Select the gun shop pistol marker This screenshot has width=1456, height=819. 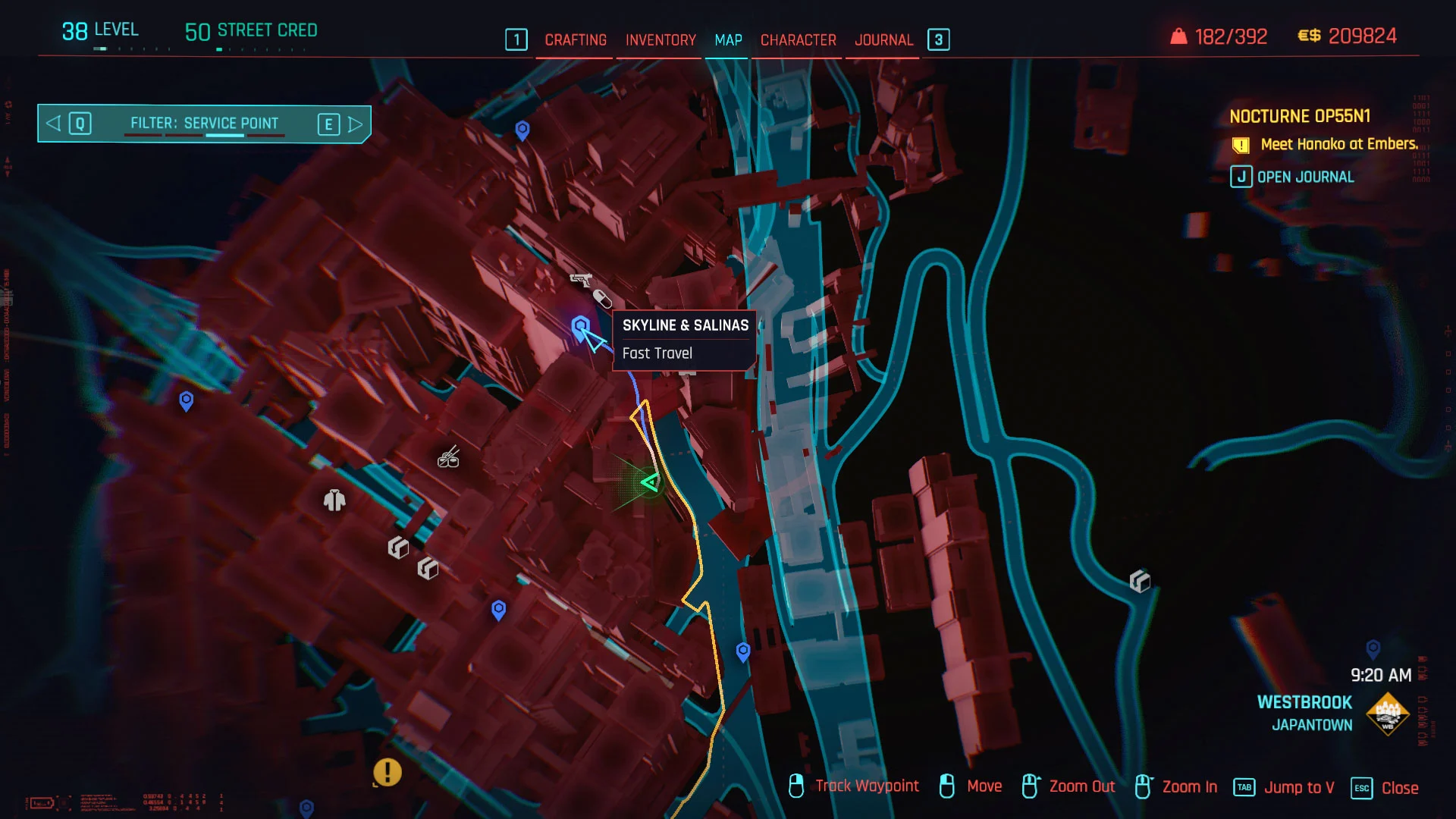(x=580, y=280)
